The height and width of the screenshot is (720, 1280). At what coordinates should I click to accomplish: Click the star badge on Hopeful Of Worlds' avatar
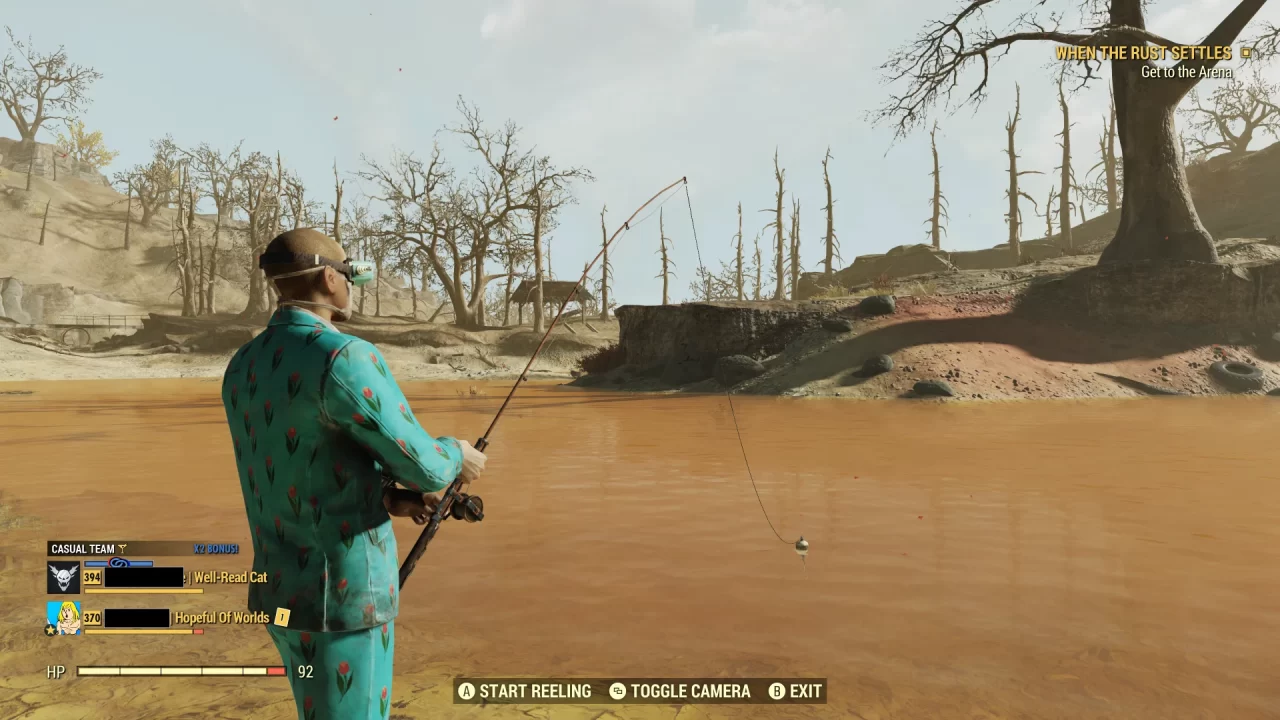coord(51,630)
